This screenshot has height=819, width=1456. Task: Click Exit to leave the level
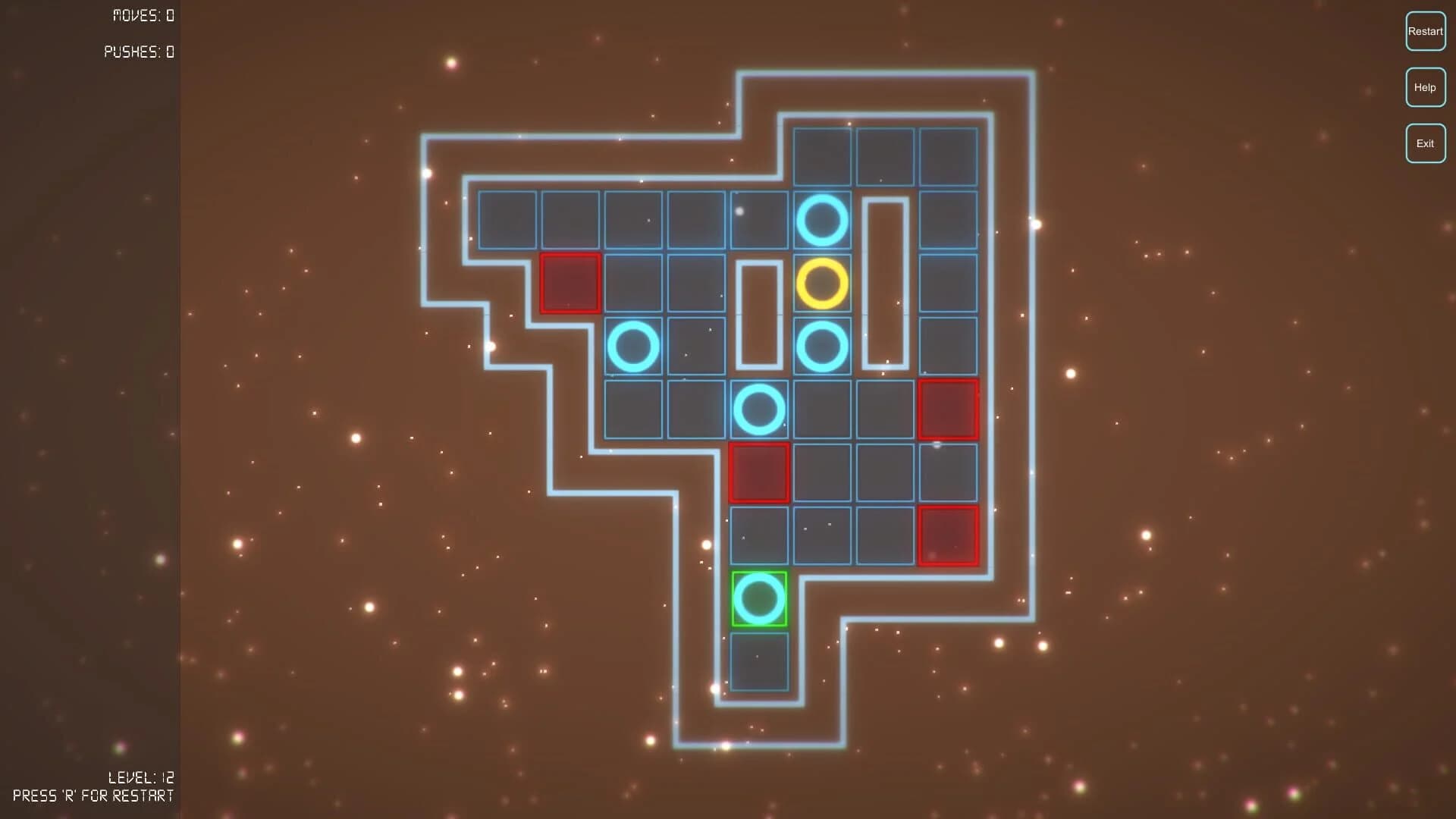click(x=1425, y=143)
